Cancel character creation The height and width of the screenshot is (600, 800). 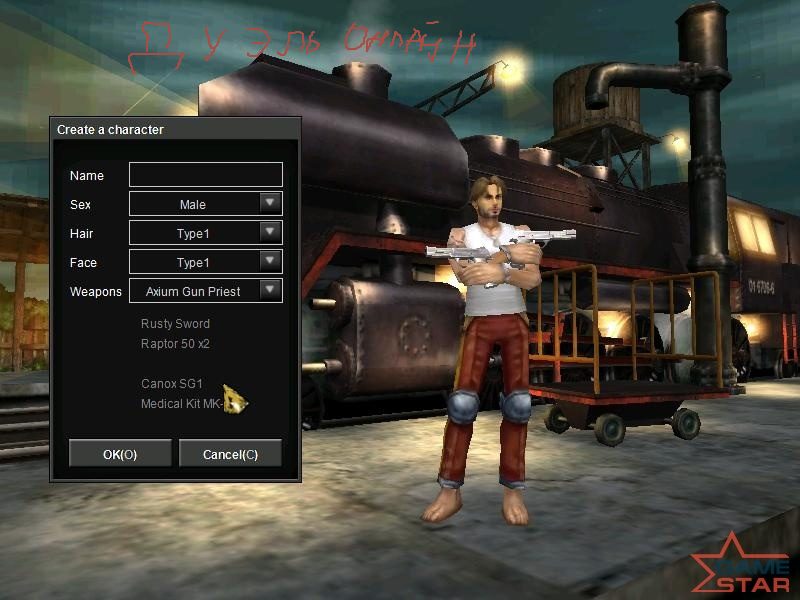coord(230,454)
